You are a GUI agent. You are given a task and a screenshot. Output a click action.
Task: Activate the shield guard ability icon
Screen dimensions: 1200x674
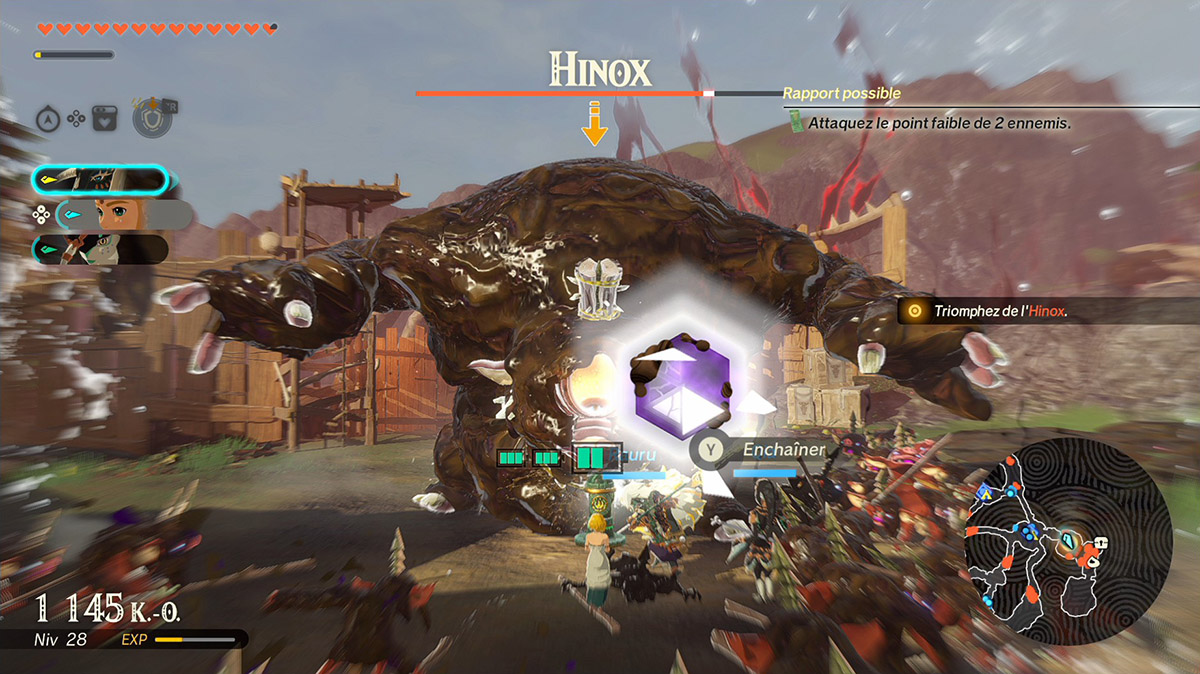(150, 118)
